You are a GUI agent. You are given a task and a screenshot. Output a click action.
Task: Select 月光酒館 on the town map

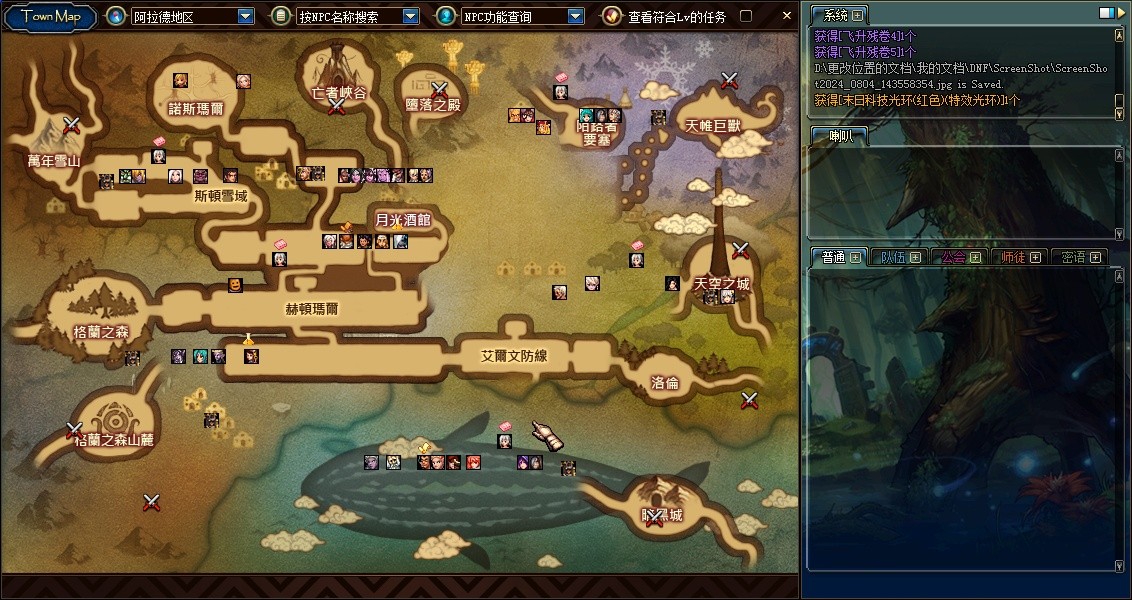[402, 220]
